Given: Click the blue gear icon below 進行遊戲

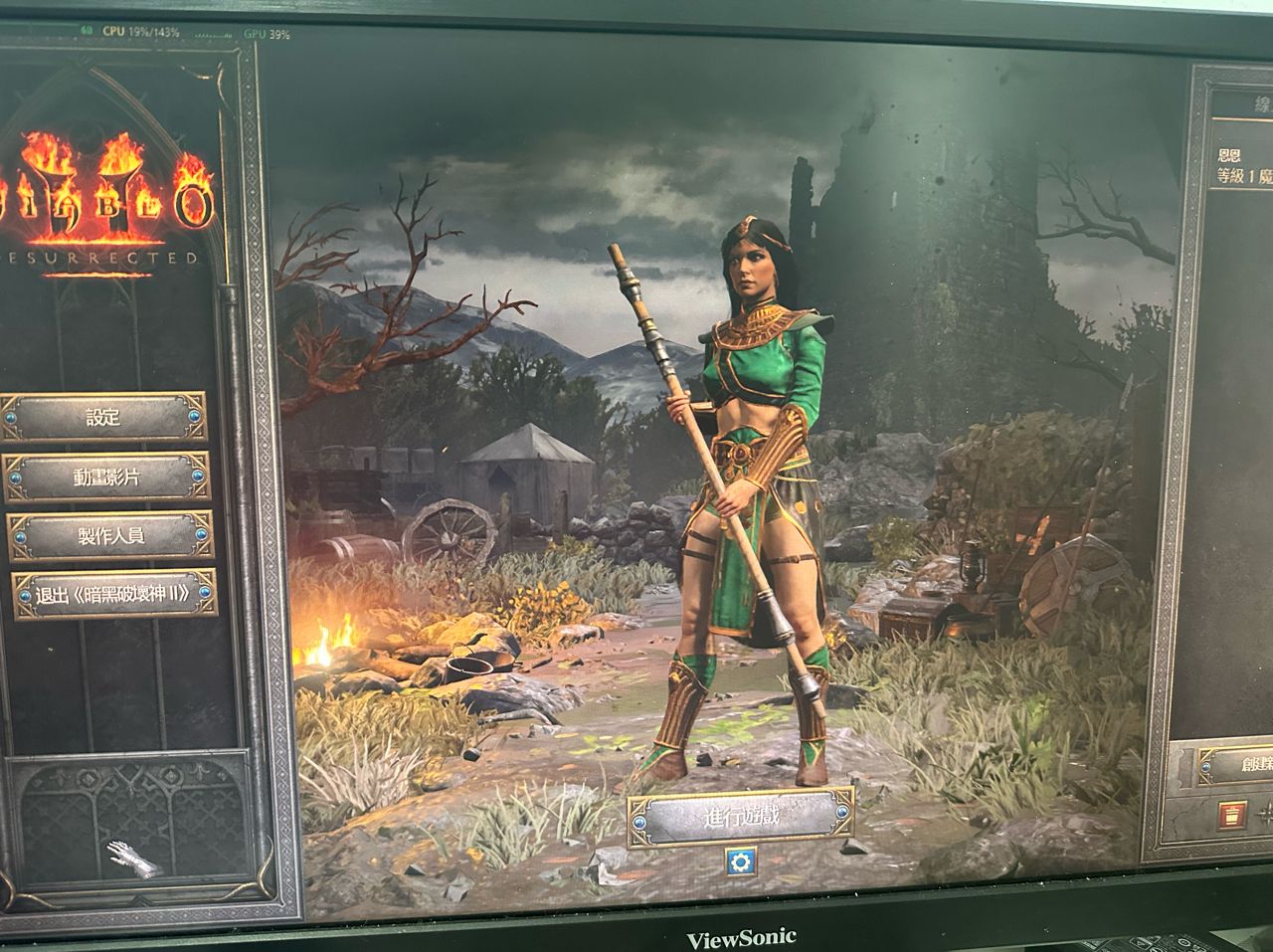Looking at the screenshot, I should pyautogui.click(x=739, y=861).
